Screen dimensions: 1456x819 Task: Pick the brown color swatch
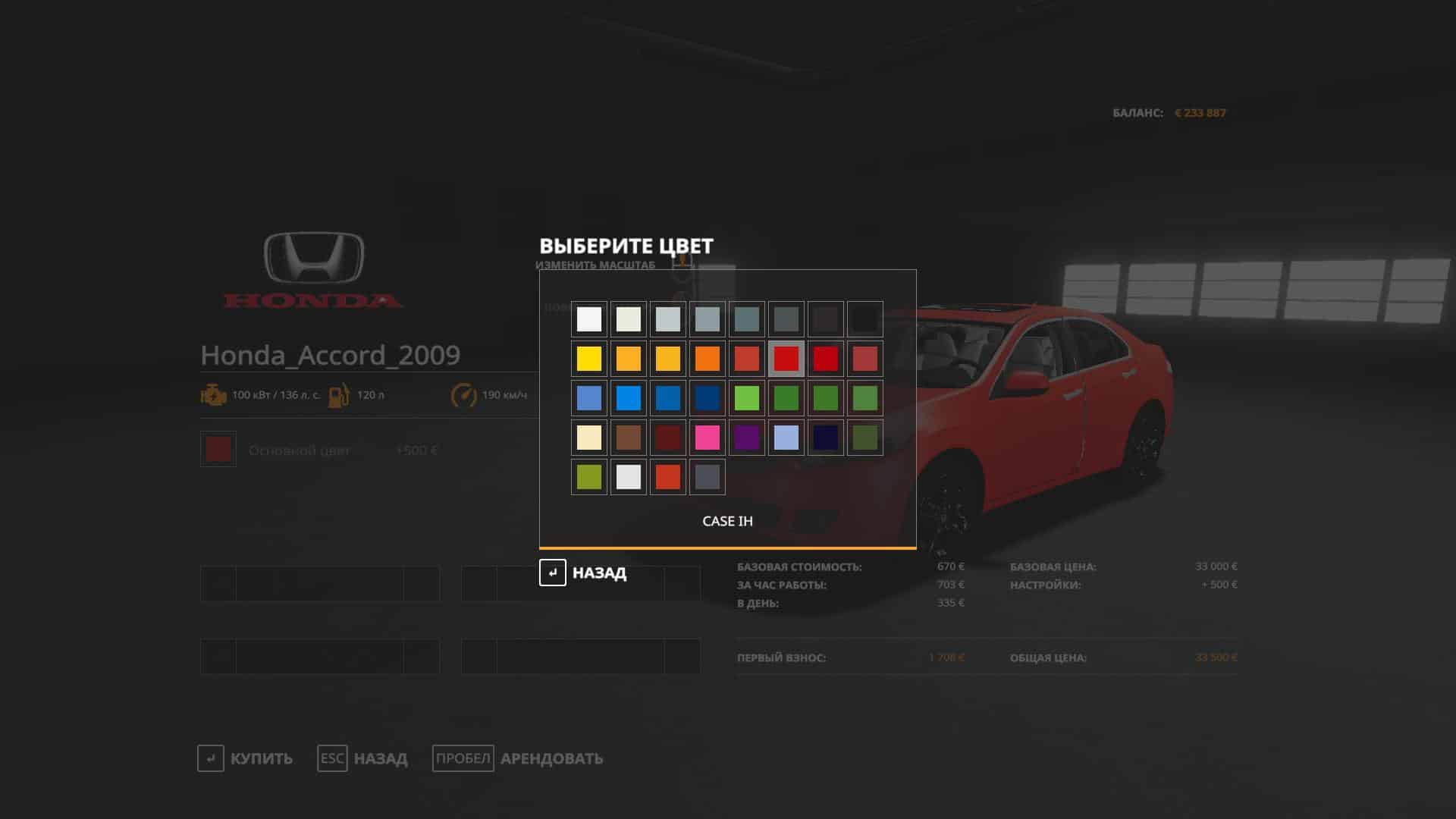[629, 438]
